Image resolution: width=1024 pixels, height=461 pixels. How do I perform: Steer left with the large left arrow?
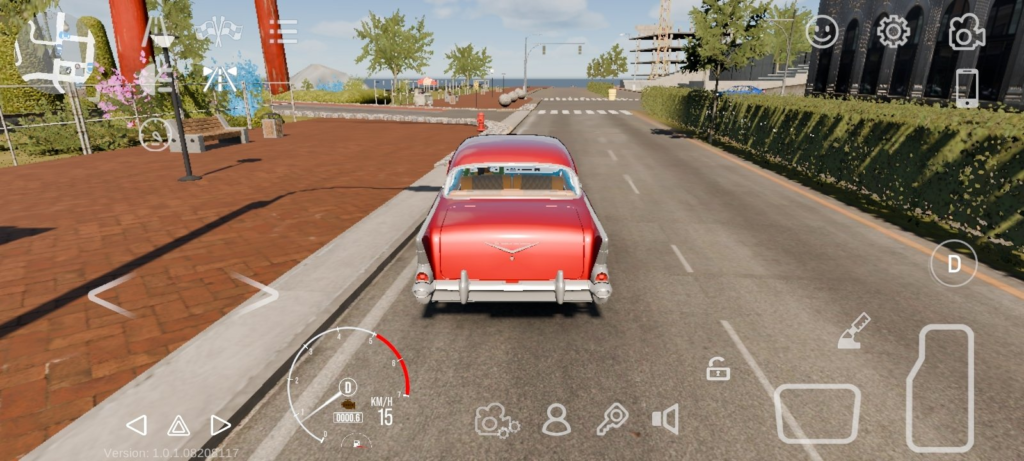(111, 295)
